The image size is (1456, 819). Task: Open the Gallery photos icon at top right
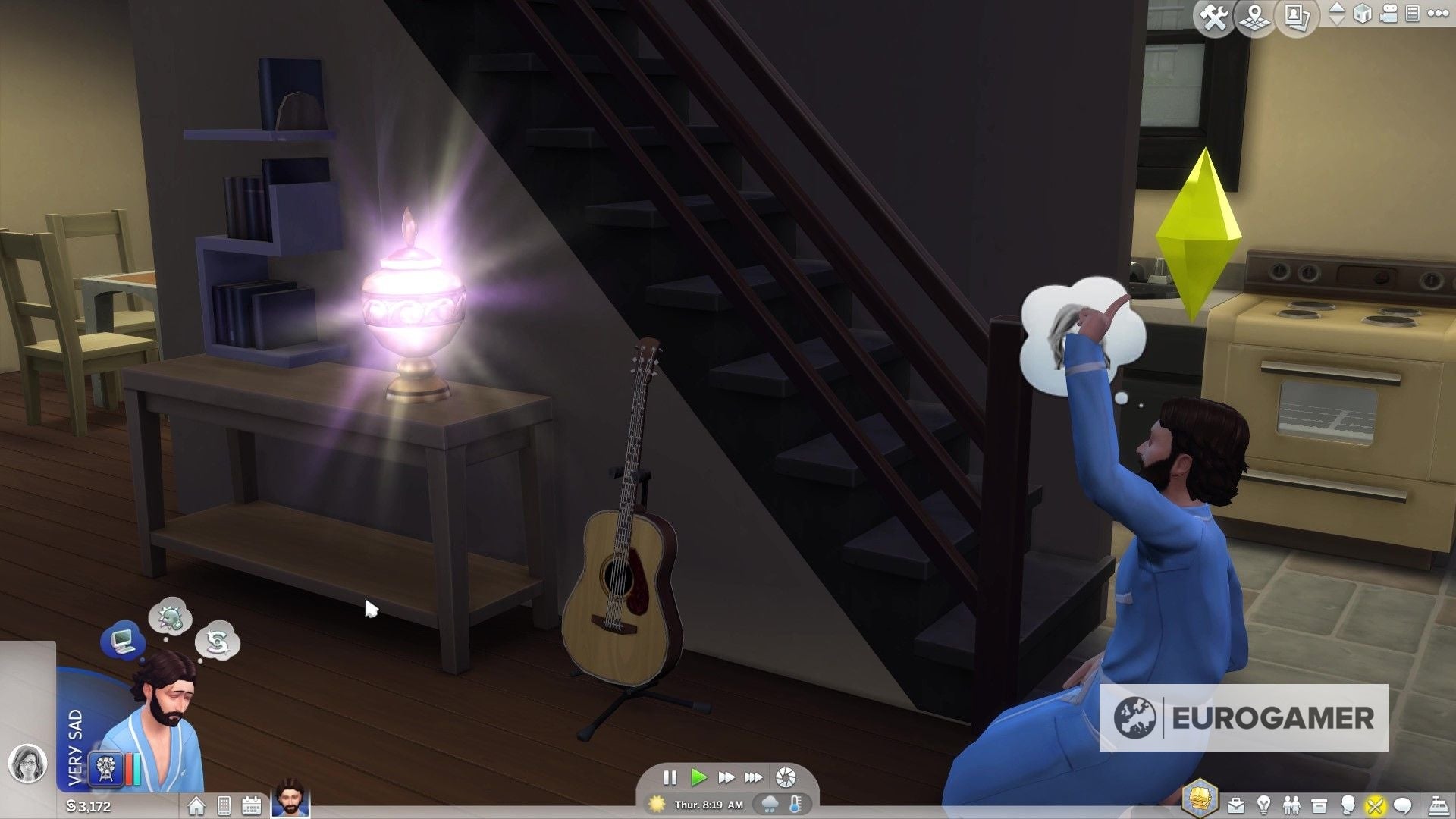[1297, 18]
